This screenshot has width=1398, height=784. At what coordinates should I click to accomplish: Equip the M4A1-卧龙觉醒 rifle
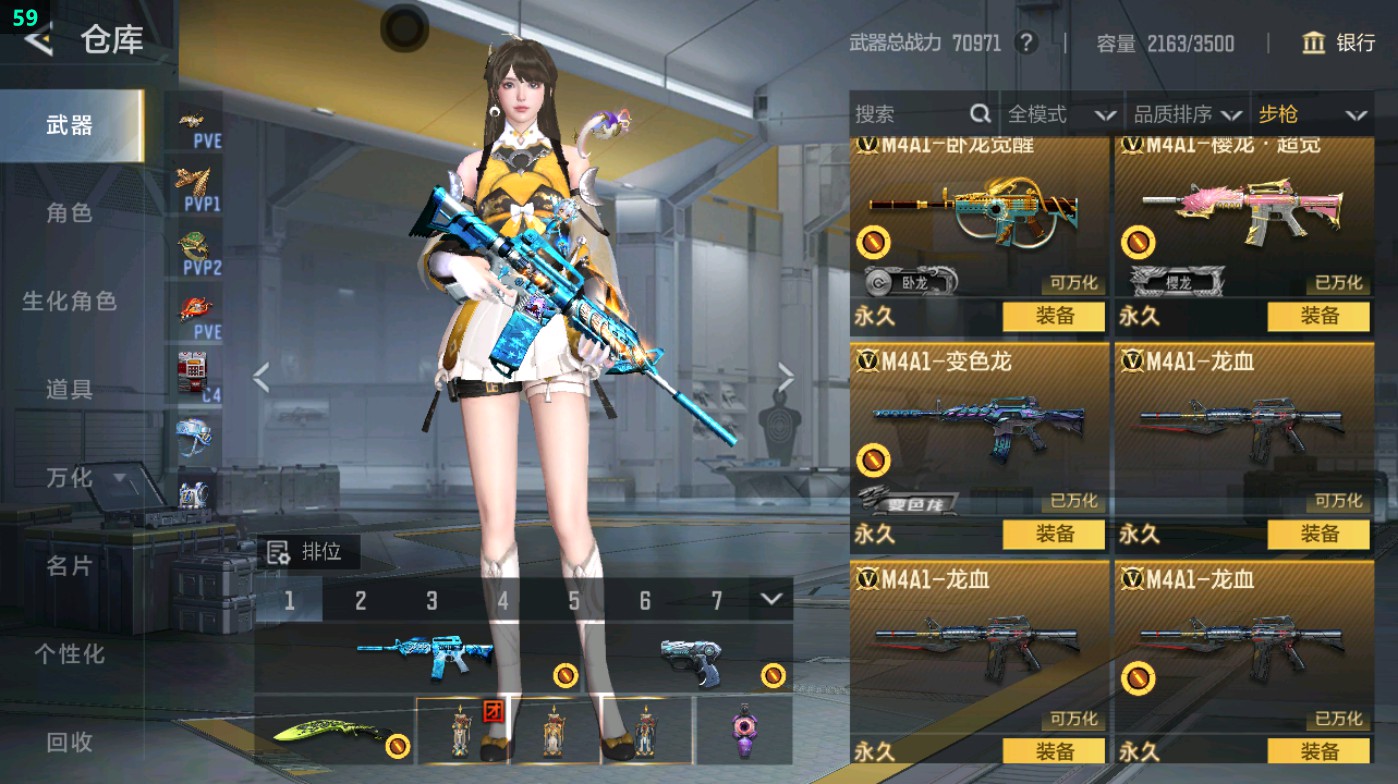pos(1052,318)
